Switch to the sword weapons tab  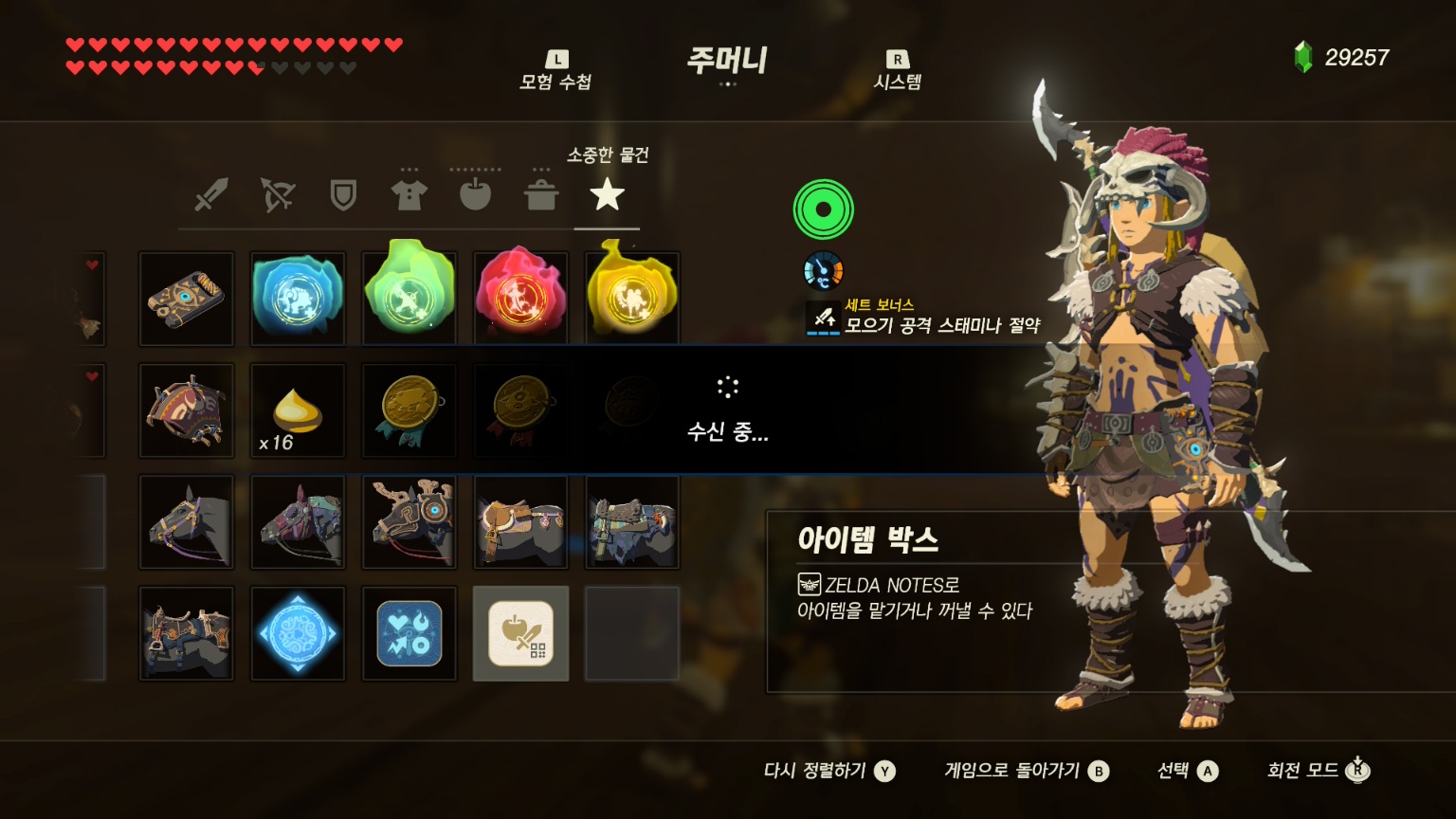tap(210, 195)
